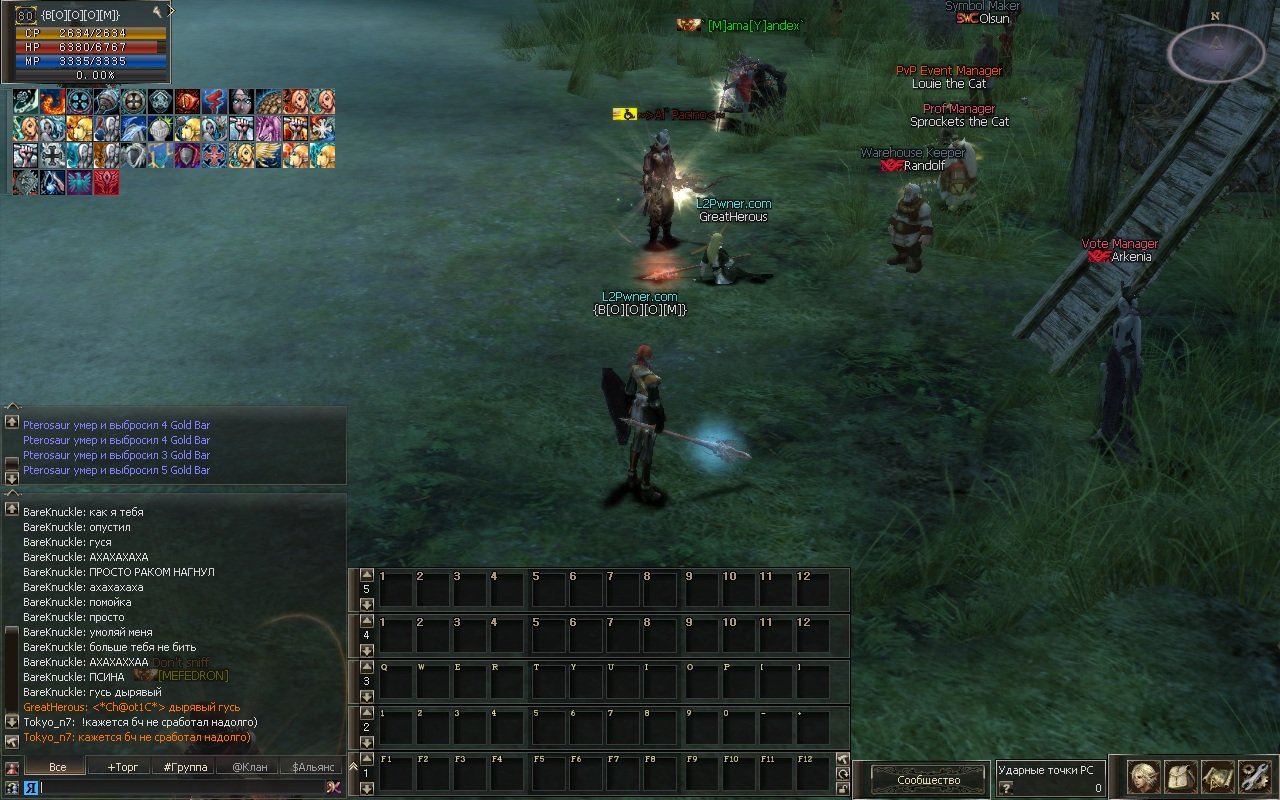The image size is (1280, 800).
Task: Select the fire swirl buff icon
Action: [52, 102]
